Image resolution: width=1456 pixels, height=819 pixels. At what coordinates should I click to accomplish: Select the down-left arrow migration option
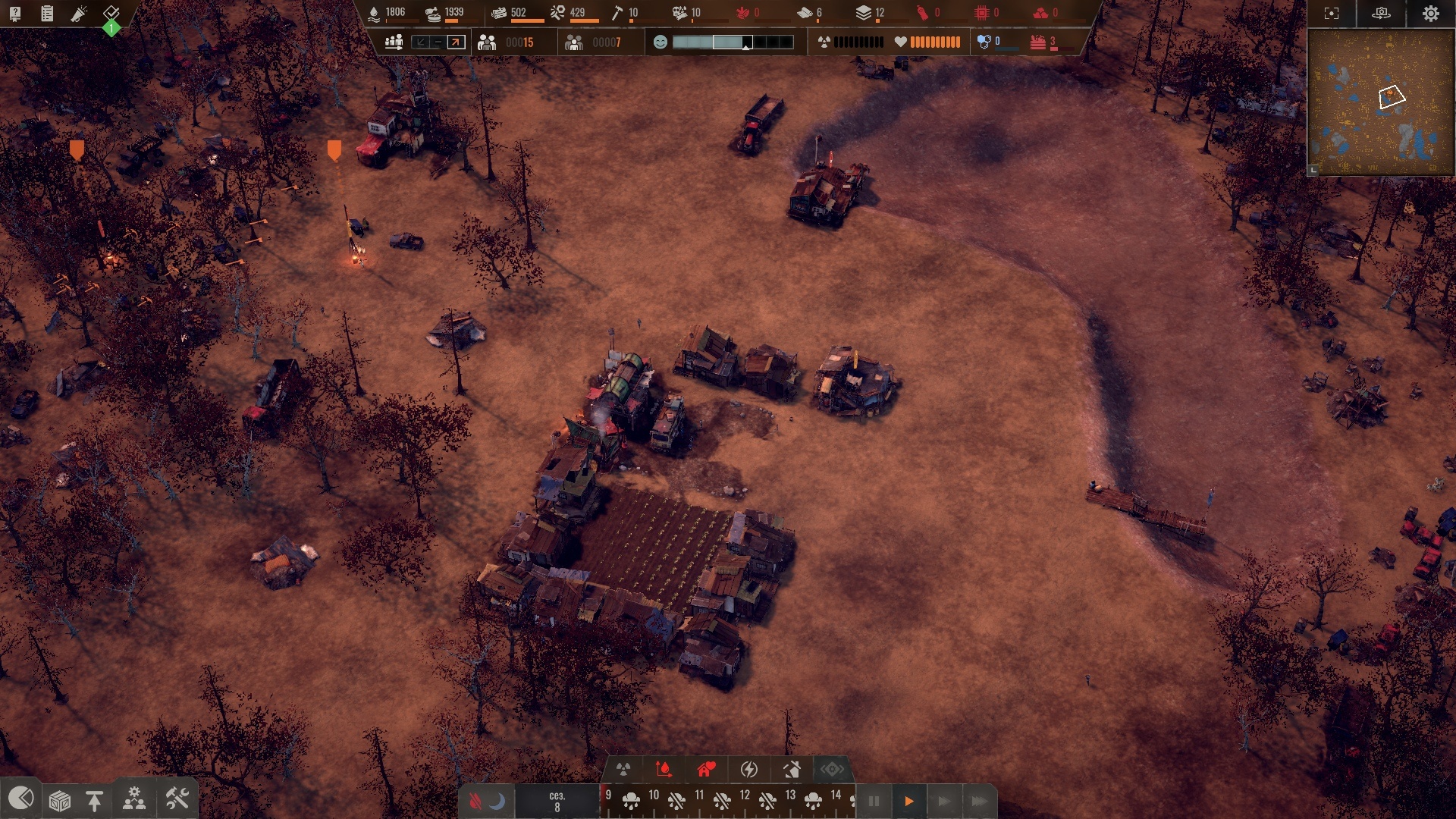click(421, 42)
